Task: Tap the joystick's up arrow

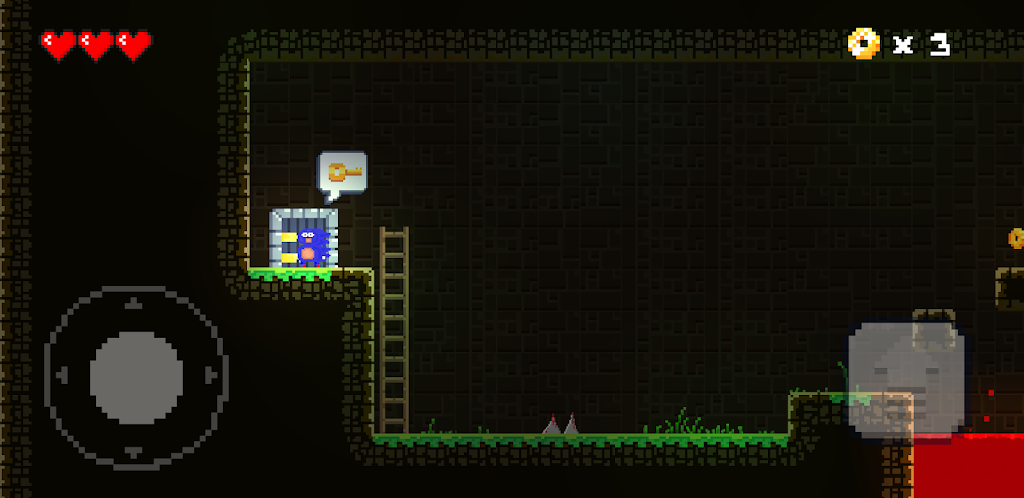Action: pyautogui.click(x=136, y=302)
